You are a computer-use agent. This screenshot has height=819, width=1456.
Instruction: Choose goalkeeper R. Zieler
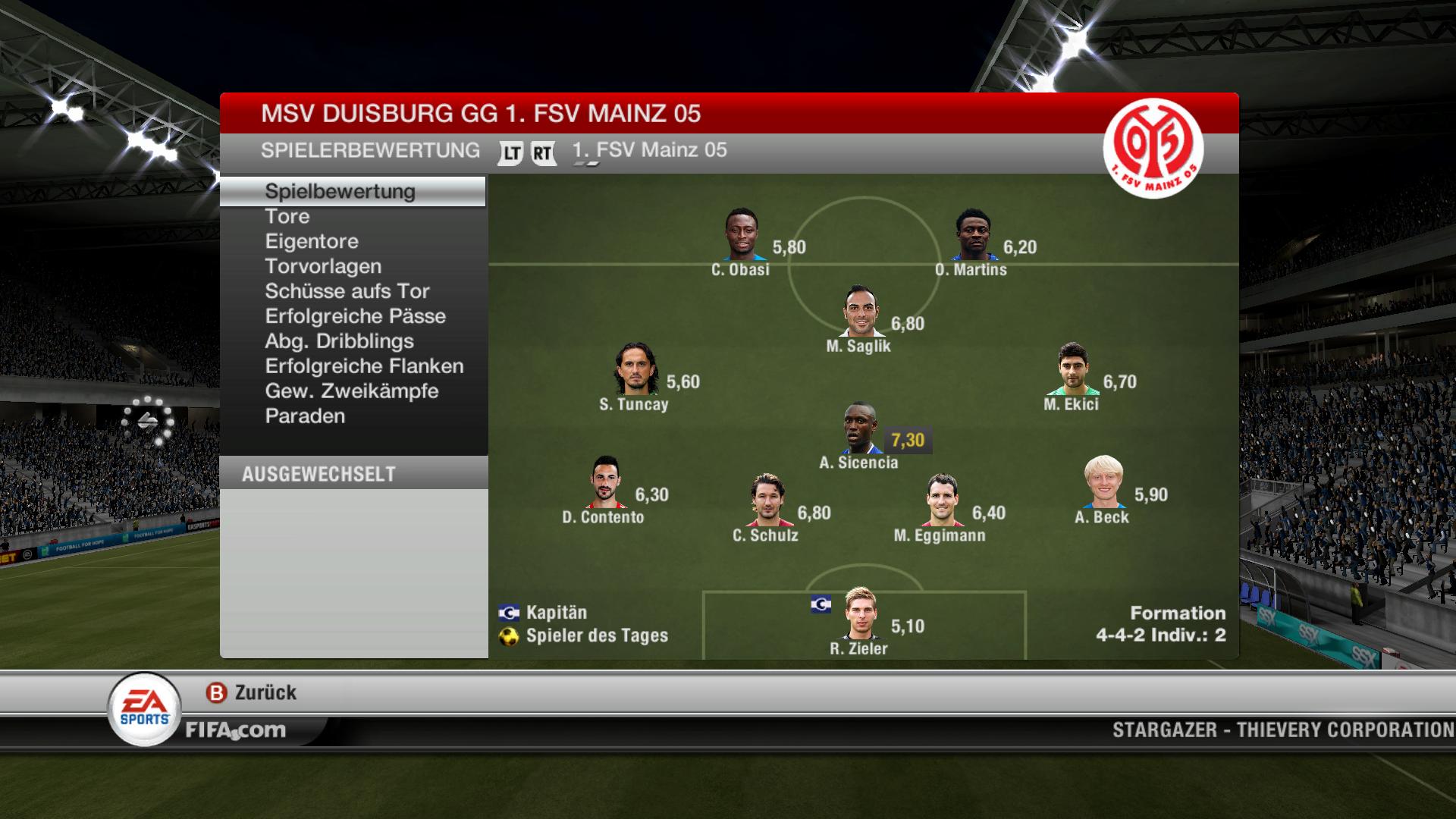coord(861,614)
